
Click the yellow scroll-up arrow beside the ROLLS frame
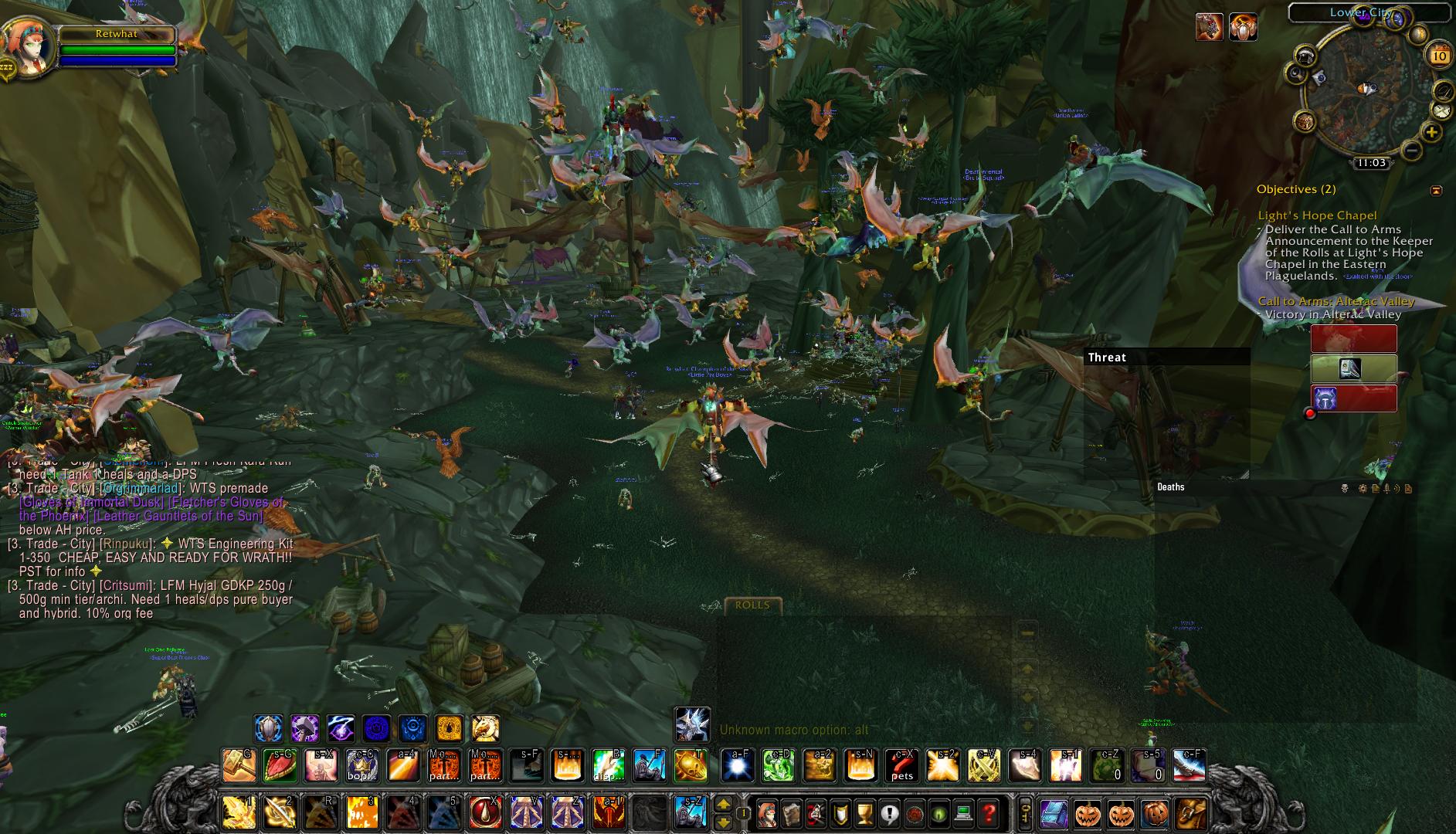(x=1027, y=668)
